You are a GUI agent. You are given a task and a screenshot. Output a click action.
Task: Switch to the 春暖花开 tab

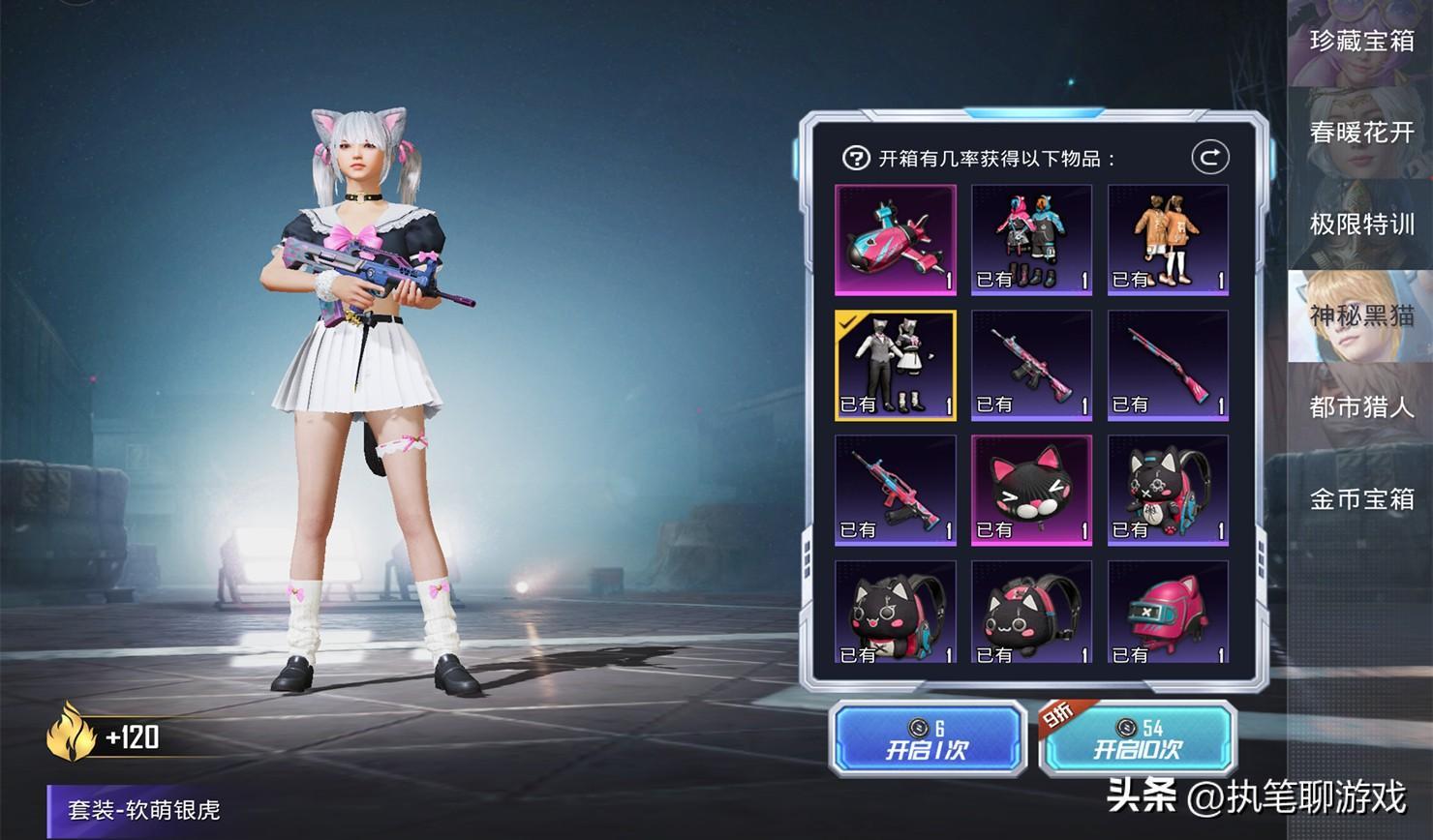point(1361,133)
